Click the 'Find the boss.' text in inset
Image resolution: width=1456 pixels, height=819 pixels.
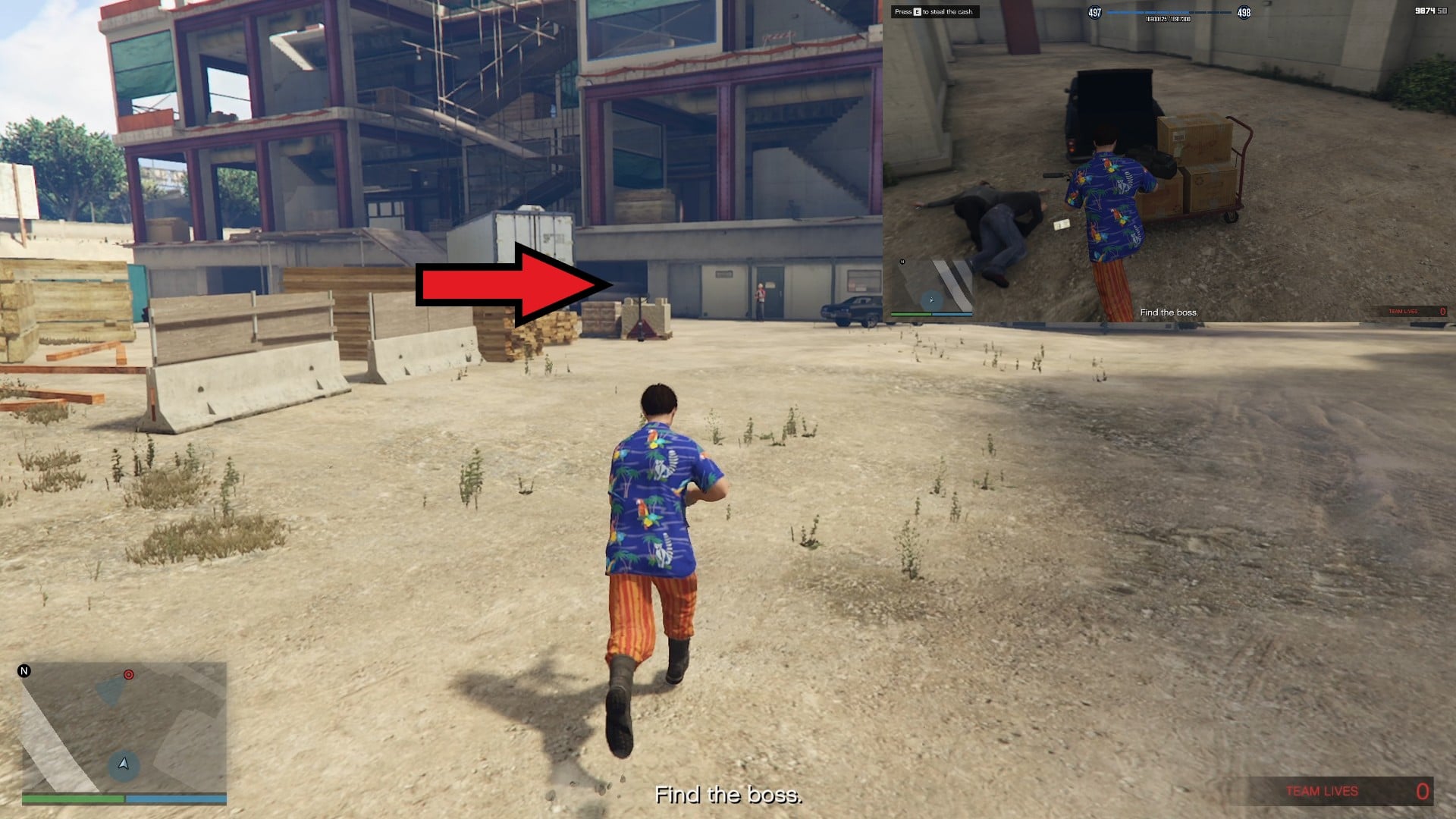coord(1171,312)
